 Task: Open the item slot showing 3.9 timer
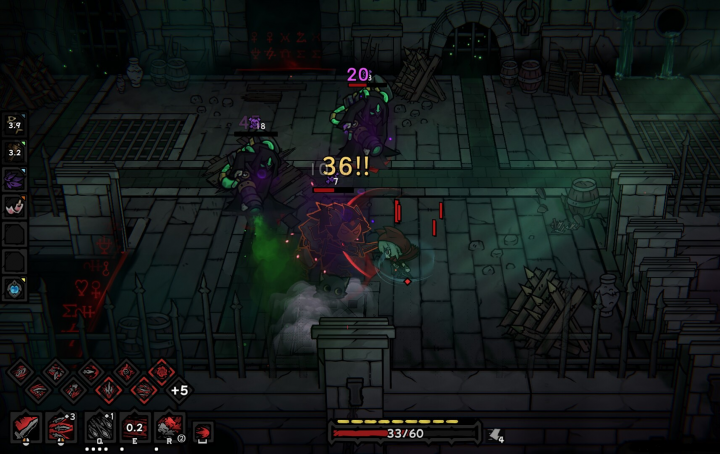[15, 124]
